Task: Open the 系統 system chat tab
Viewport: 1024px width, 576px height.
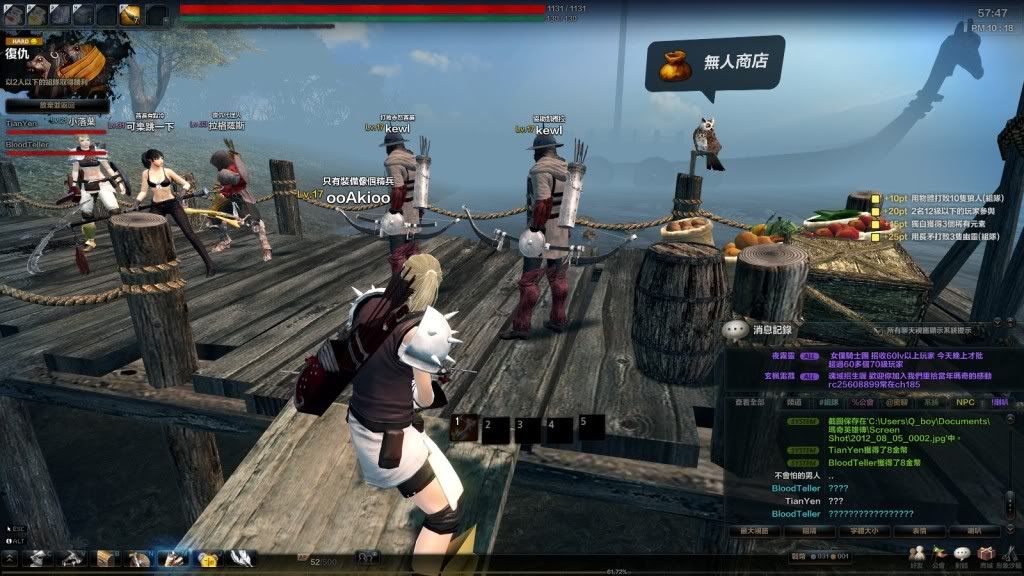Action: 930,402
